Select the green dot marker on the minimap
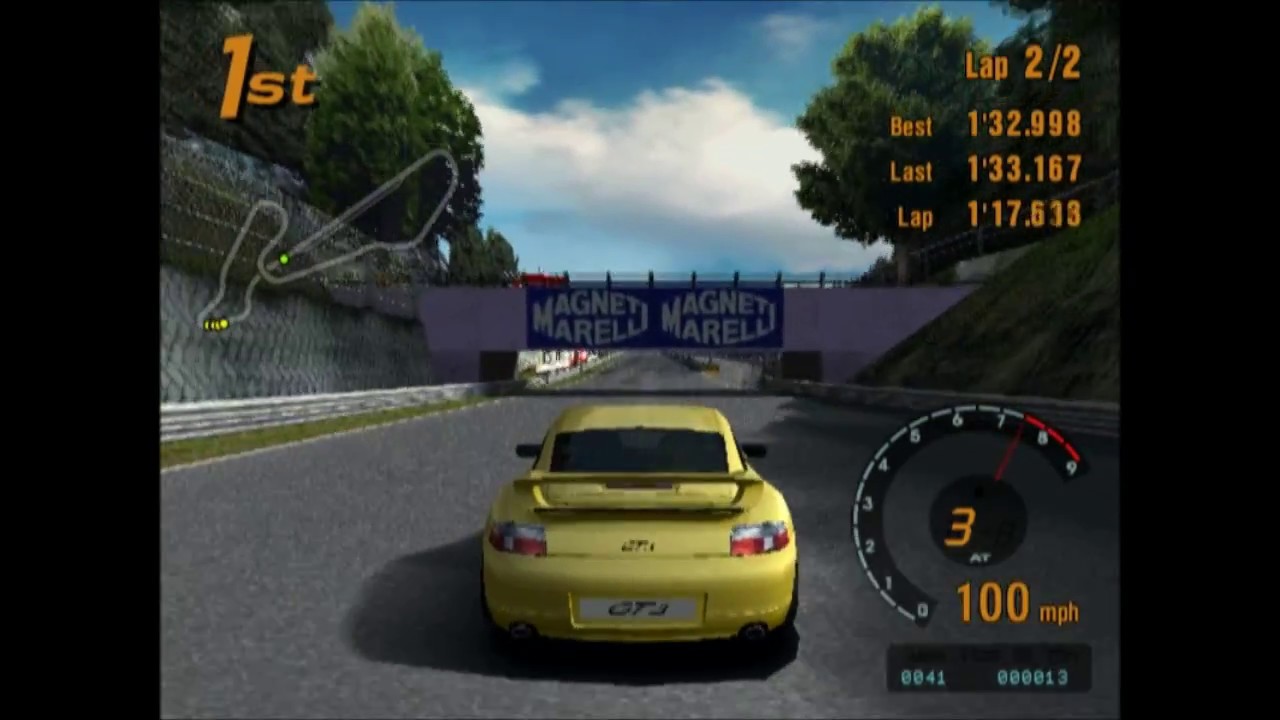The width and height of the screenshot is (1280, 720). (x=284, y=260)
